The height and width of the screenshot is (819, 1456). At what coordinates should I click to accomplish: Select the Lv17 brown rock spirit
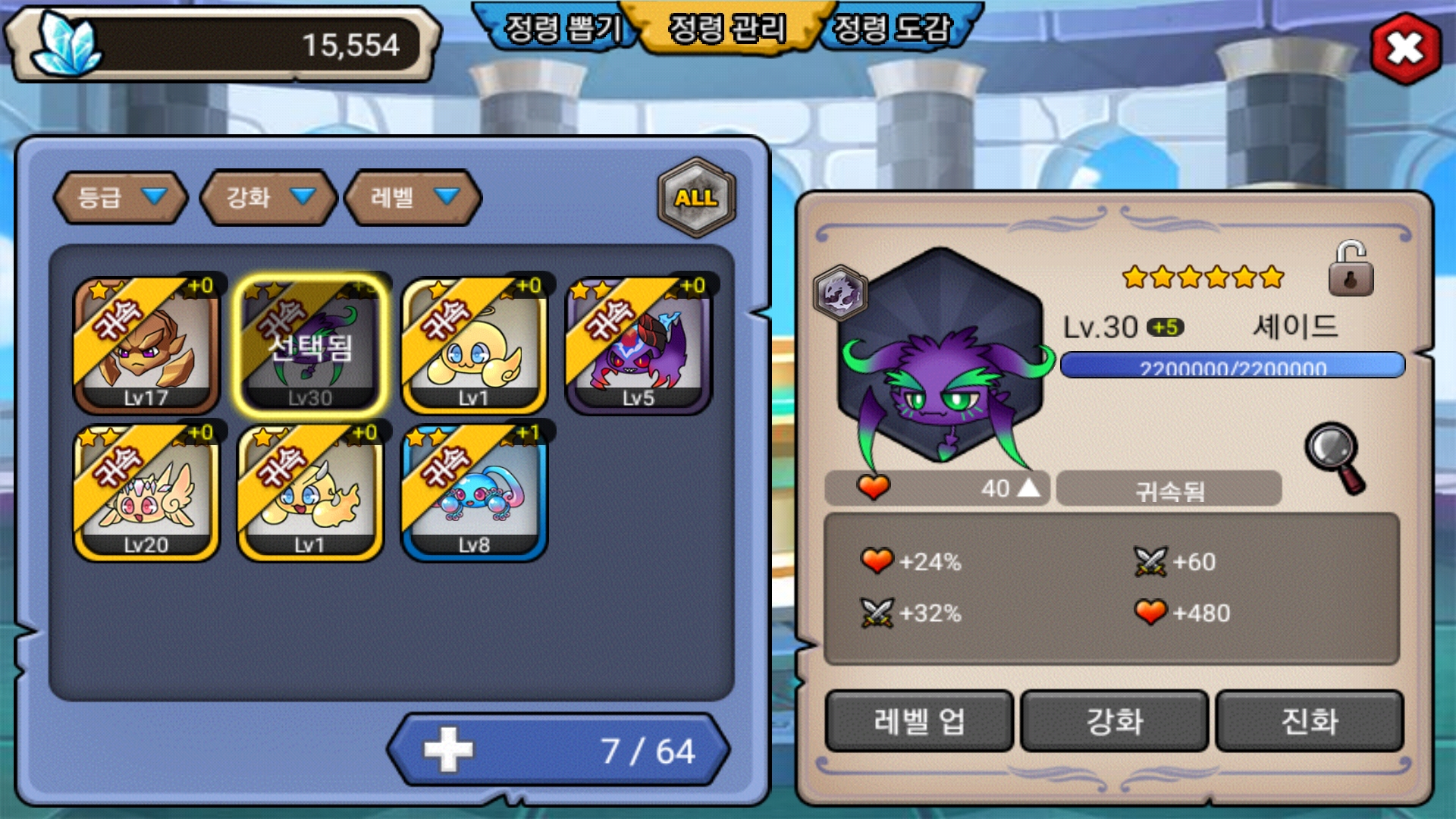[146, 346]
